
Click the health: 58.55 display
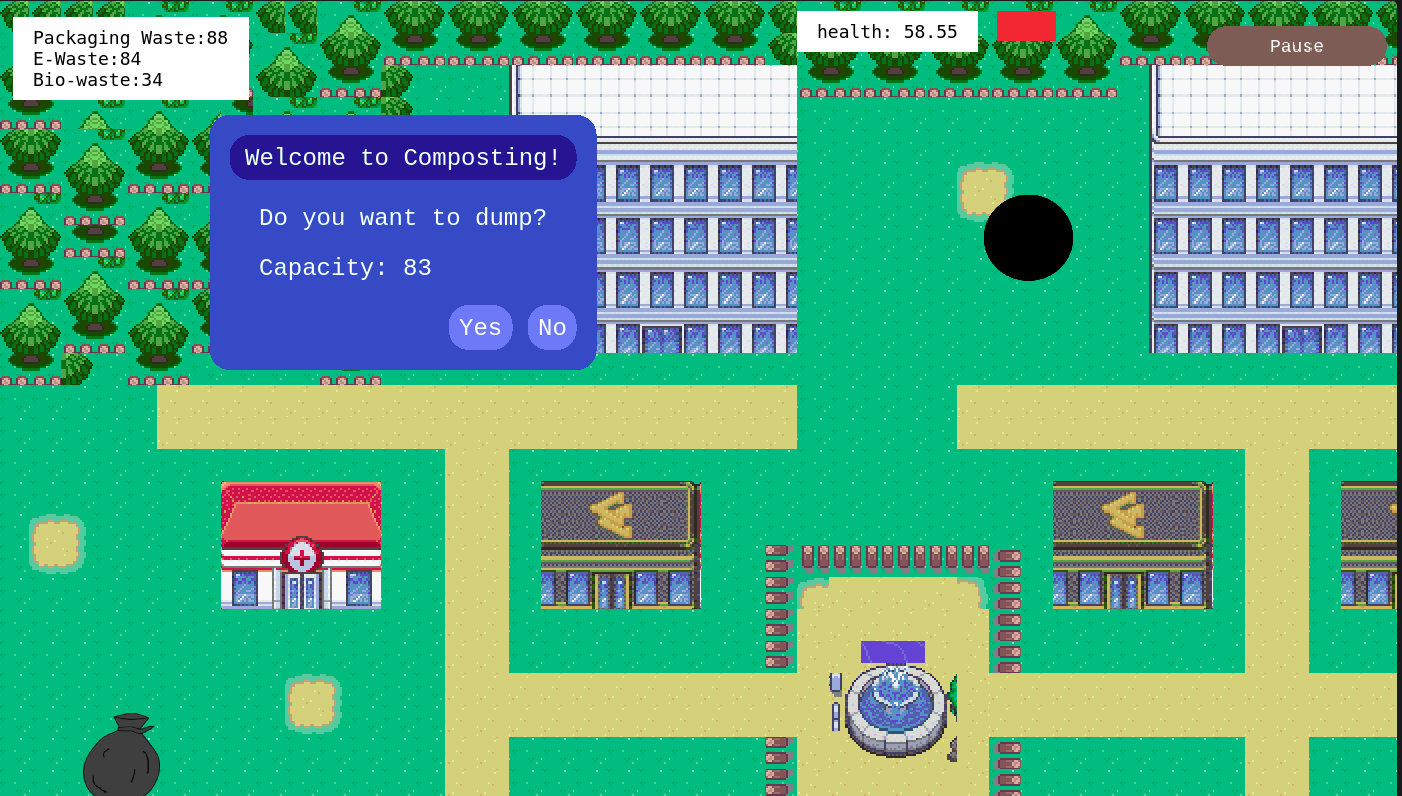[886, 31]
